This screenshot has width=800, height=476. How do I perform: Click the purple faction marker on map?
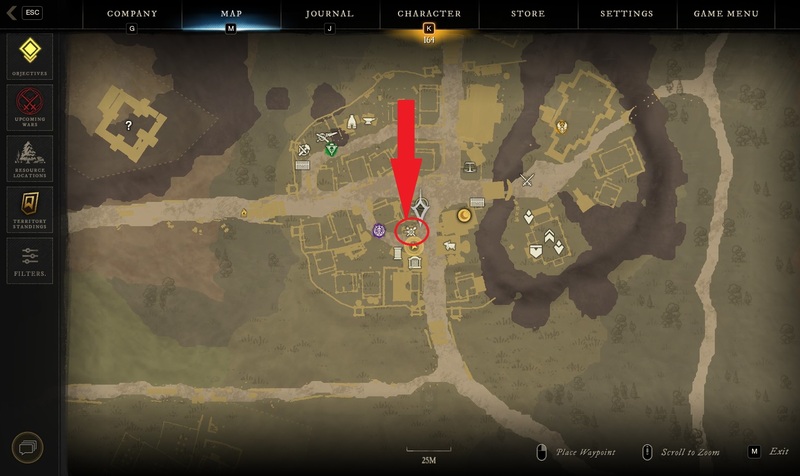pyautogui.click(x=379, y=231)
